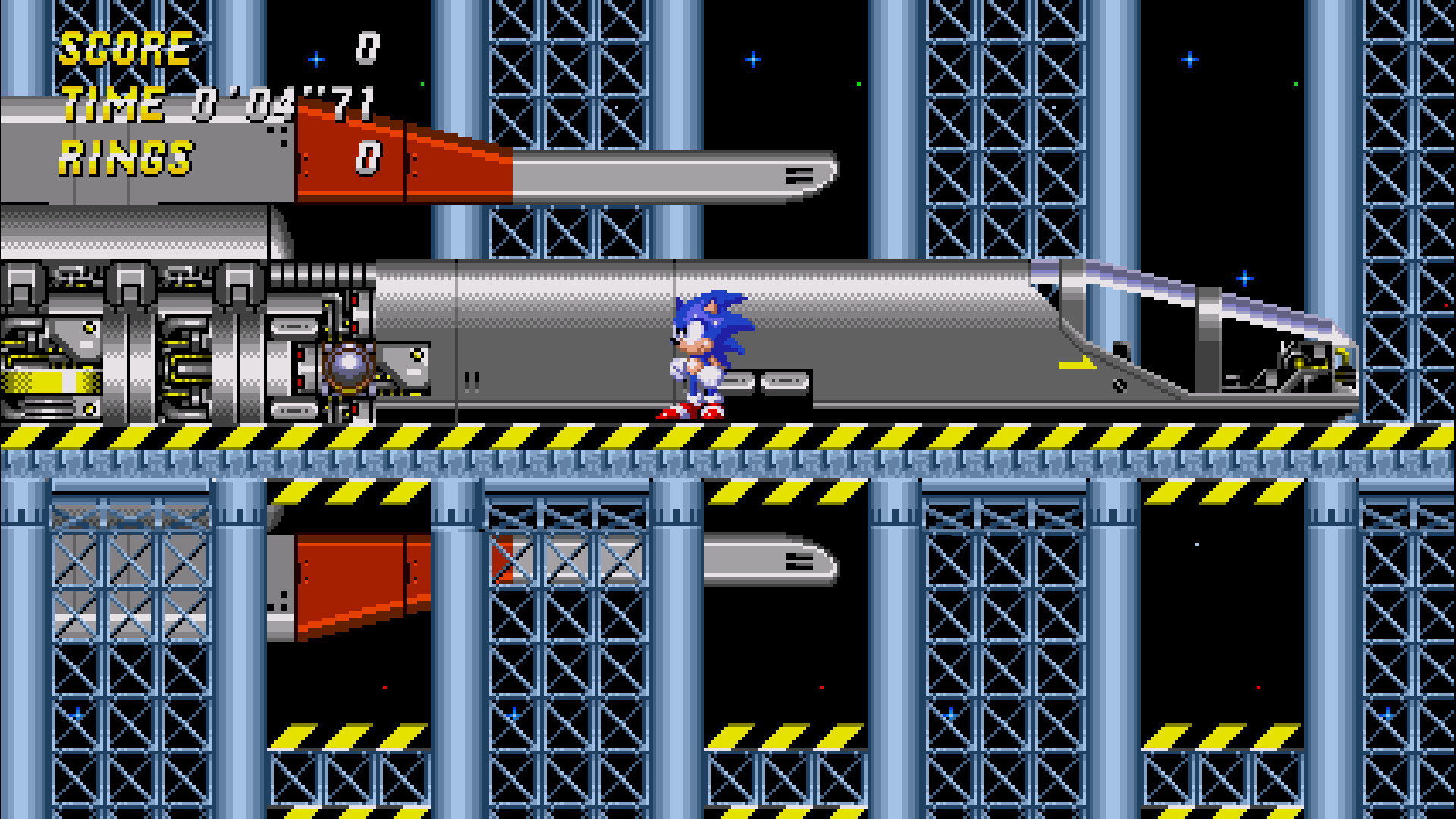Screen dimensions: 1456x819
Task: Click the score value of 0
Action: [366, 47]
